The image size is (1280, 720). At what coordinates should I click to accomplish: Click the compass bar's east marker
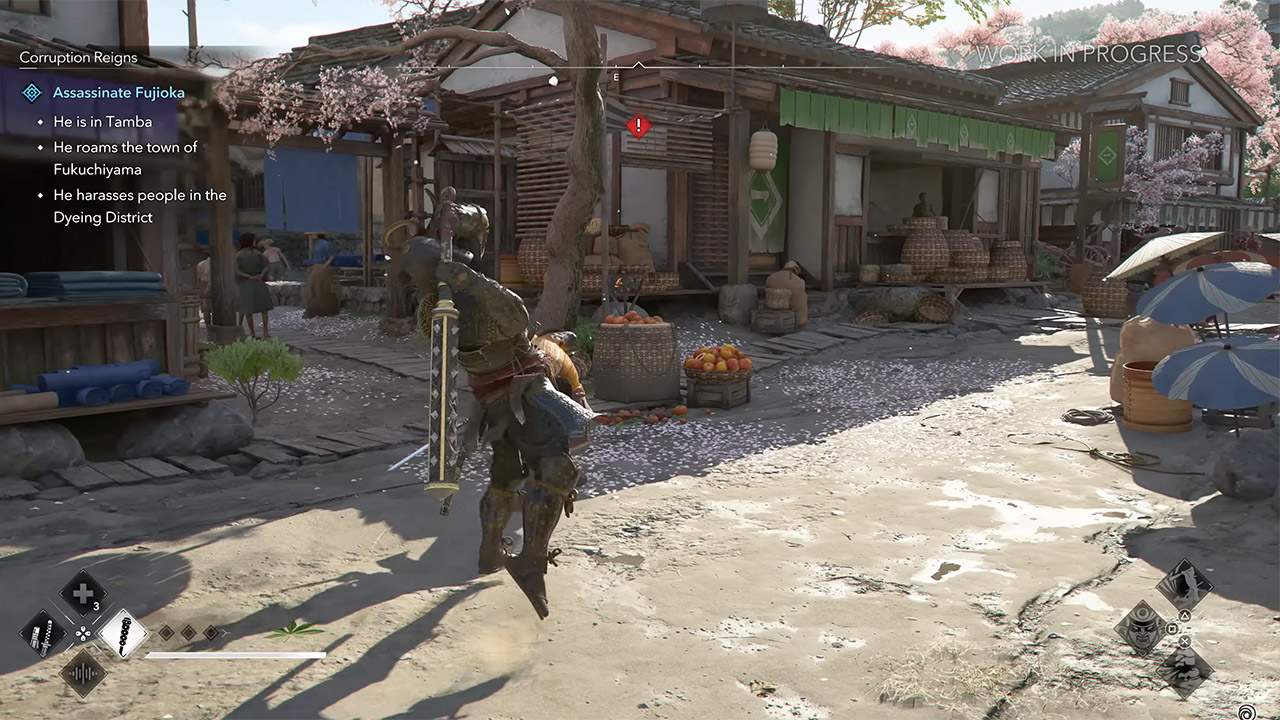point(616,77)
